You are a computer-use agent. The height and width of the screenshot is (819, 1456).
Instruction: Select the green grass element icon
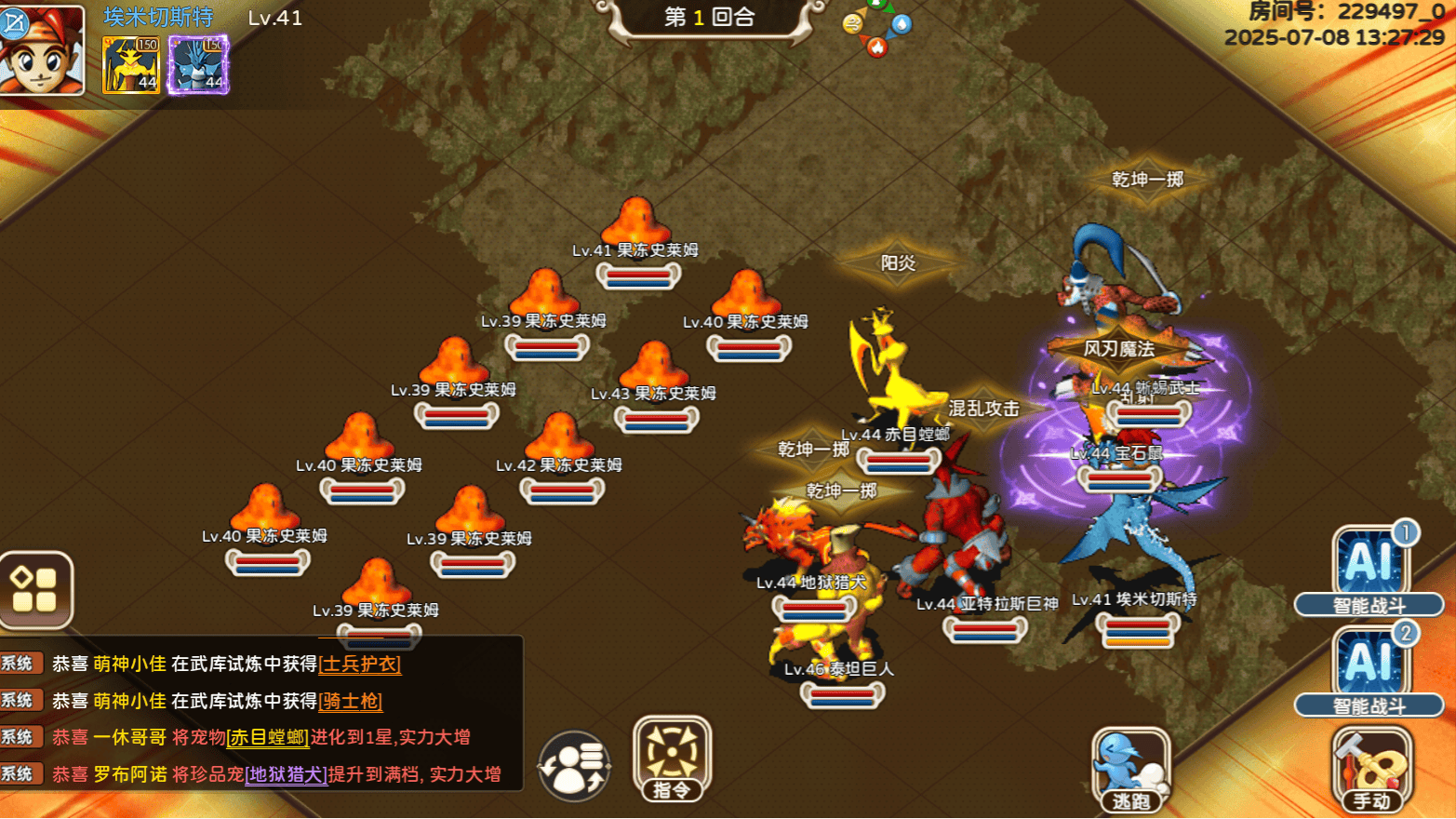pyautogui.click(x=876, y=5)
